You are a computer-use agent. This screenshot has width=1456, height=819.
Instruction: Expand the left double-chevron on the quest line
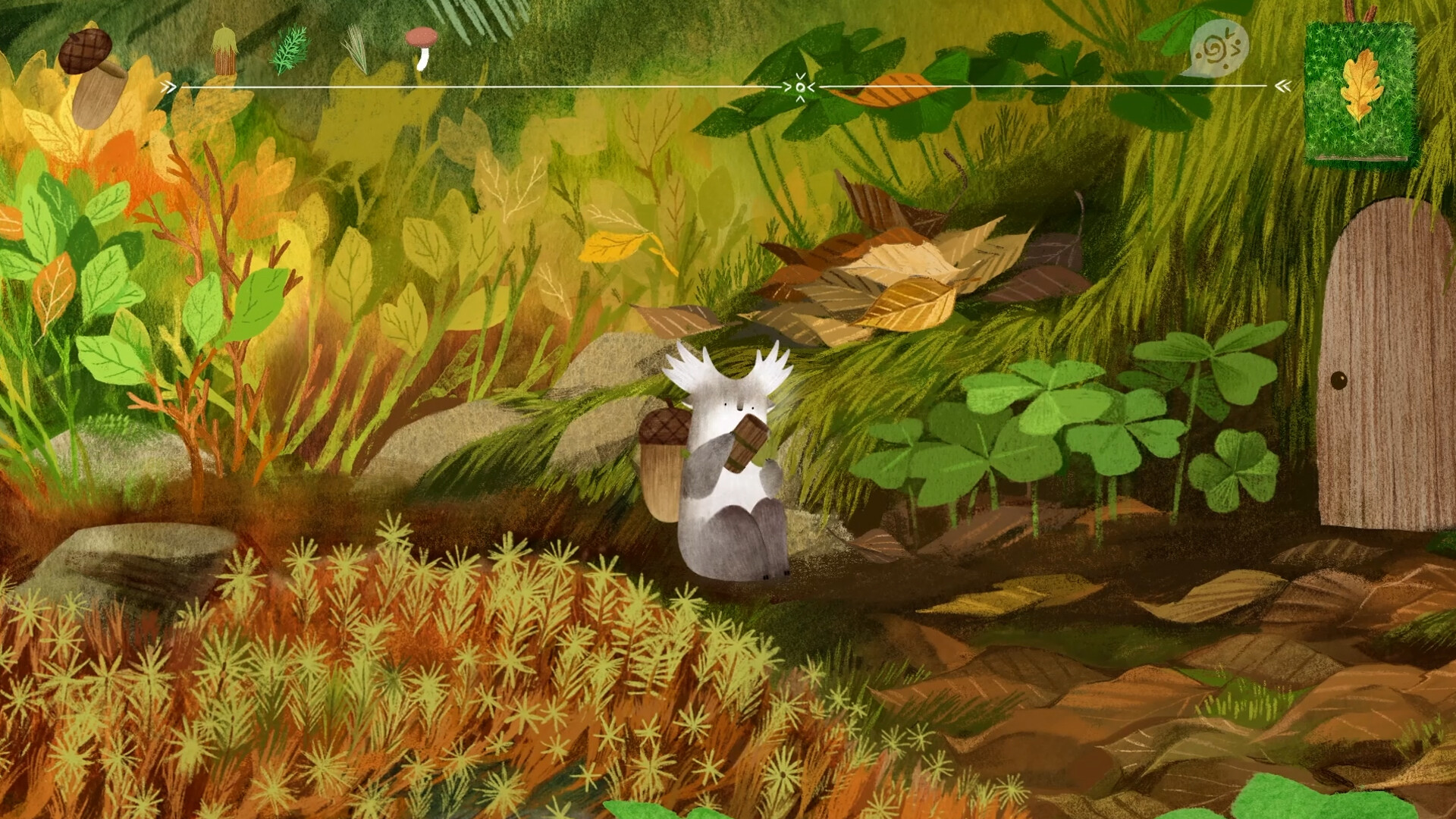click(167, 86)
